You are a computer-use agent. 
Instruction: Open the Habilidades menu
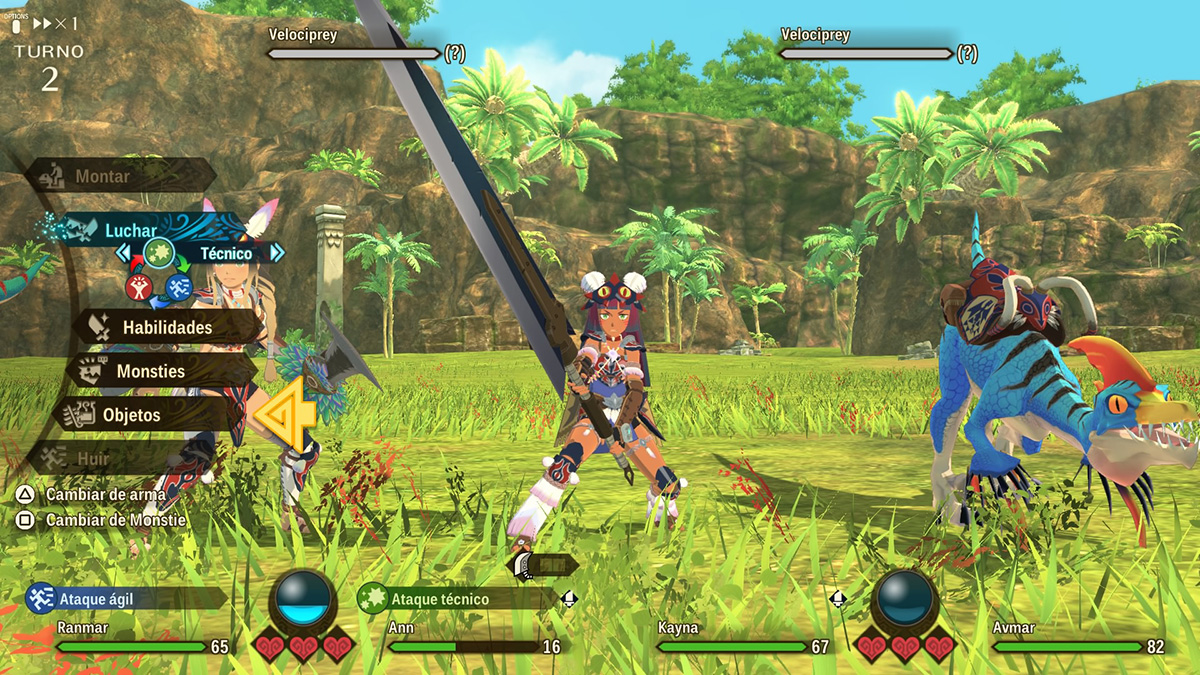pos(166,327)
